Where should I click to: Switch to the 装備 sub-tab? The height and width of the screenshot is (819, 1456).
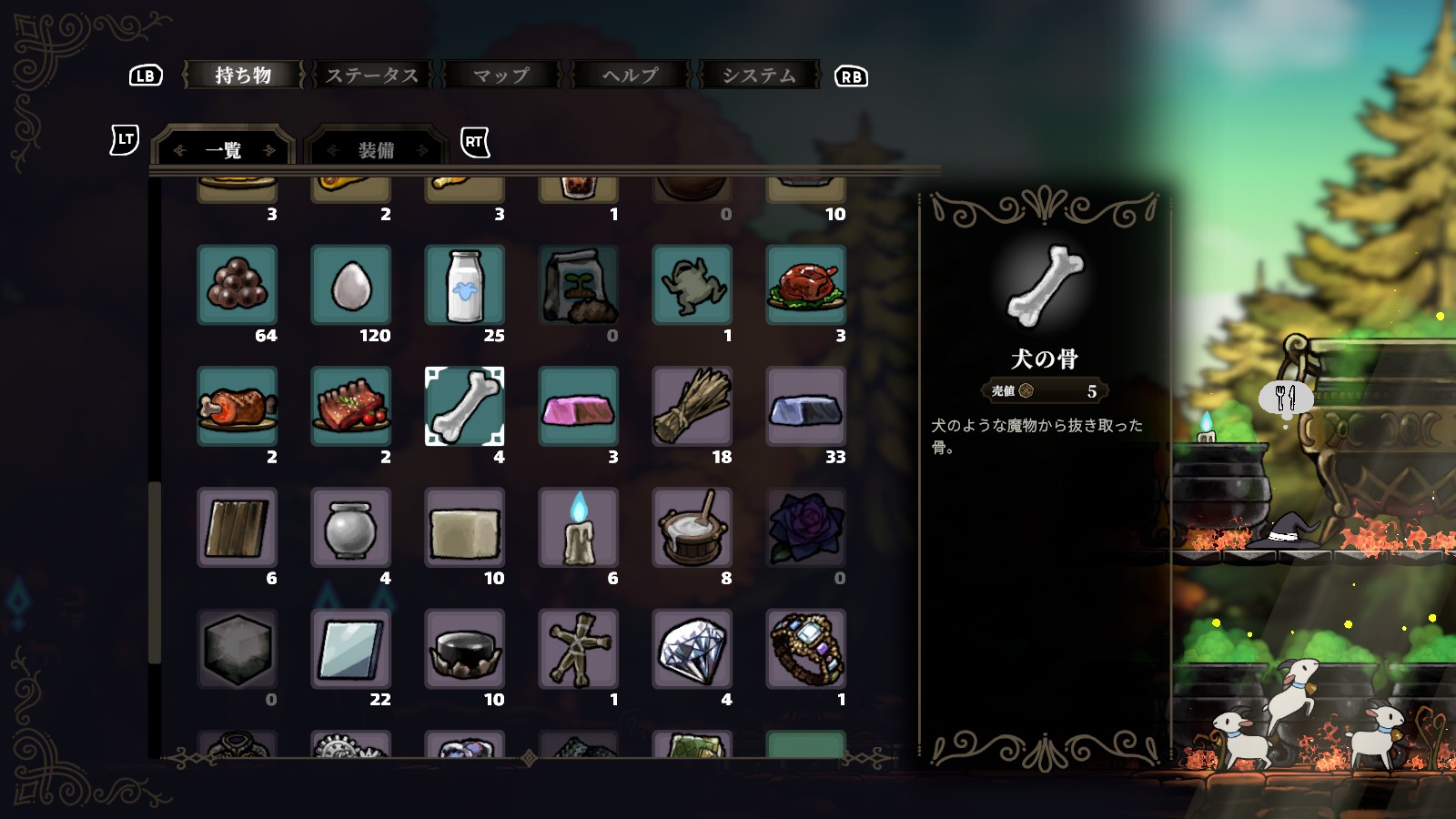[x=376, y=150]
